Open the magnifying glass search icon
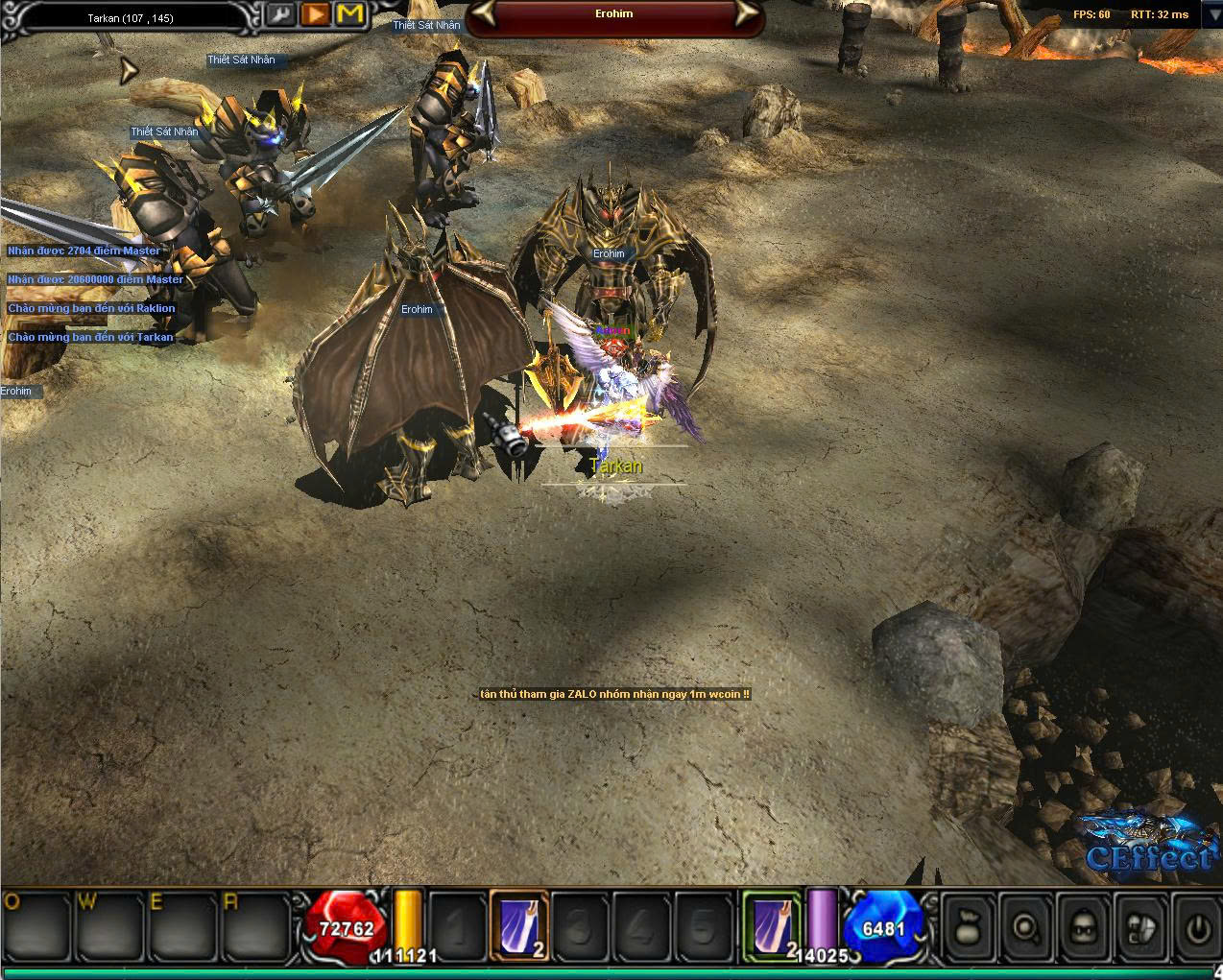This screenshot has height=980, width=1223. click(1027, 927)
